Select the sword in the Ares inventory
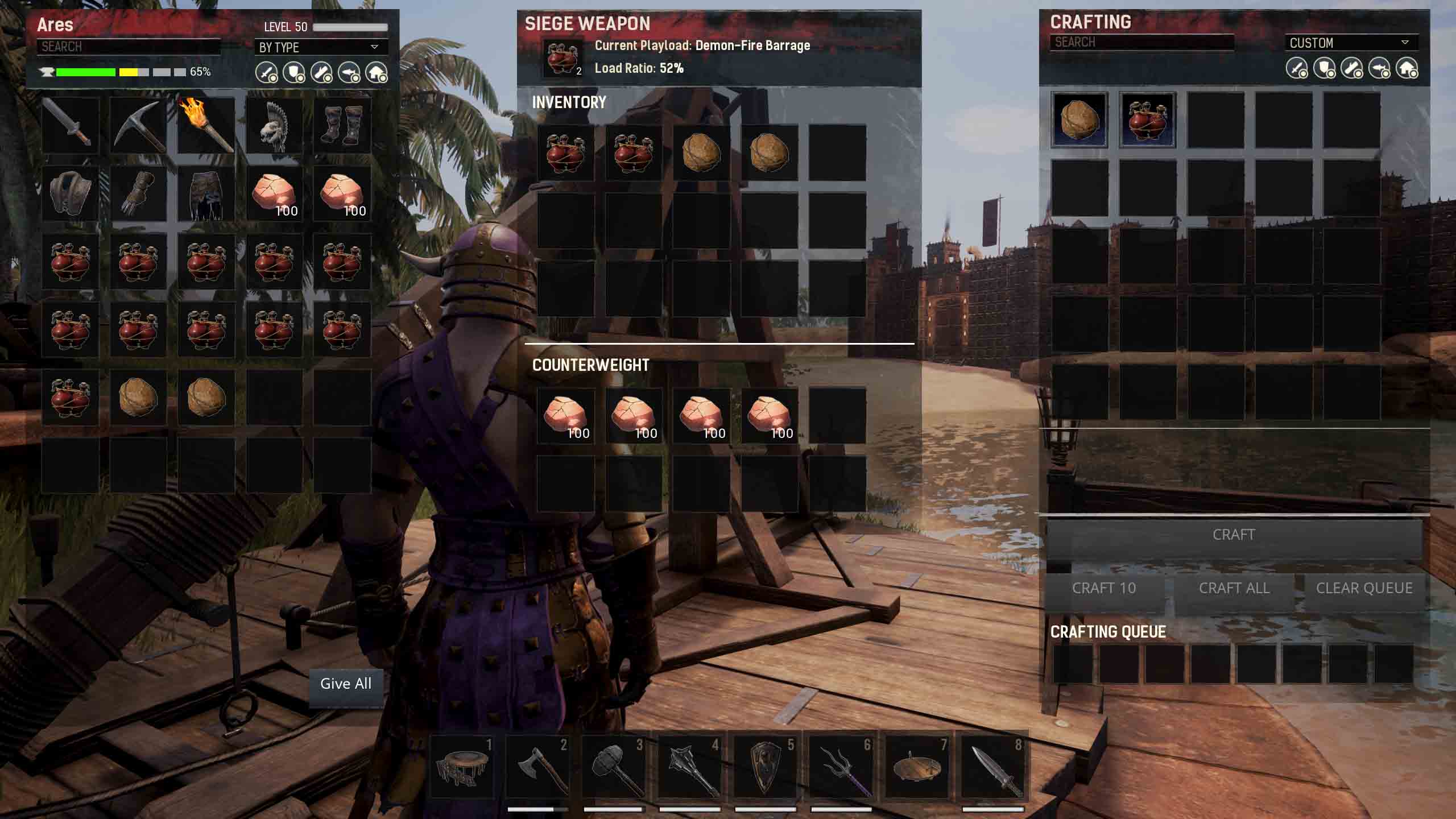1456x819 pixels. pos(70,125)
